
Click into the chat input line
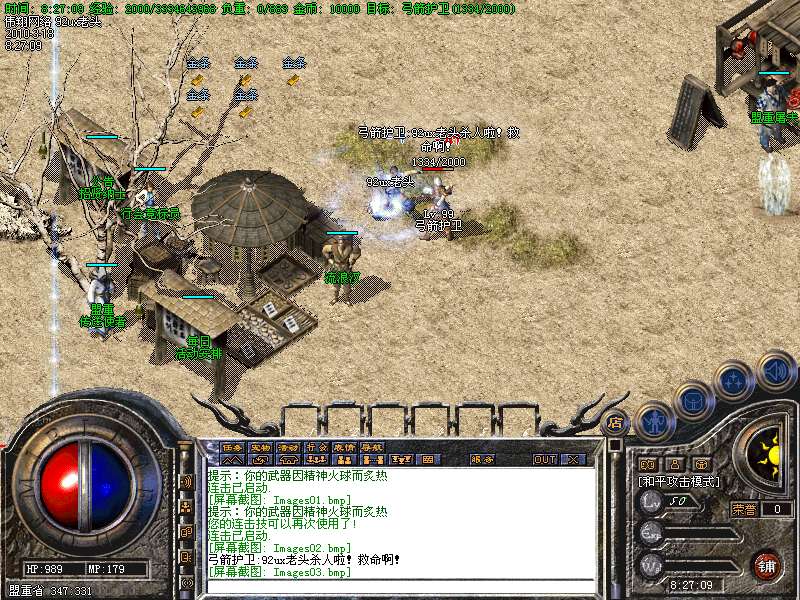400,586
